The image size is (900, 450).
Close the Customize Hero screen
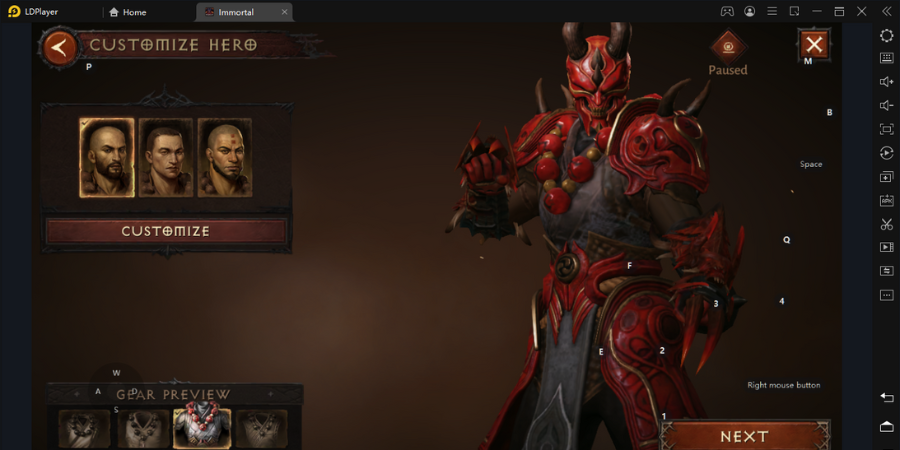pyautogui.click(x=814, y=44)
